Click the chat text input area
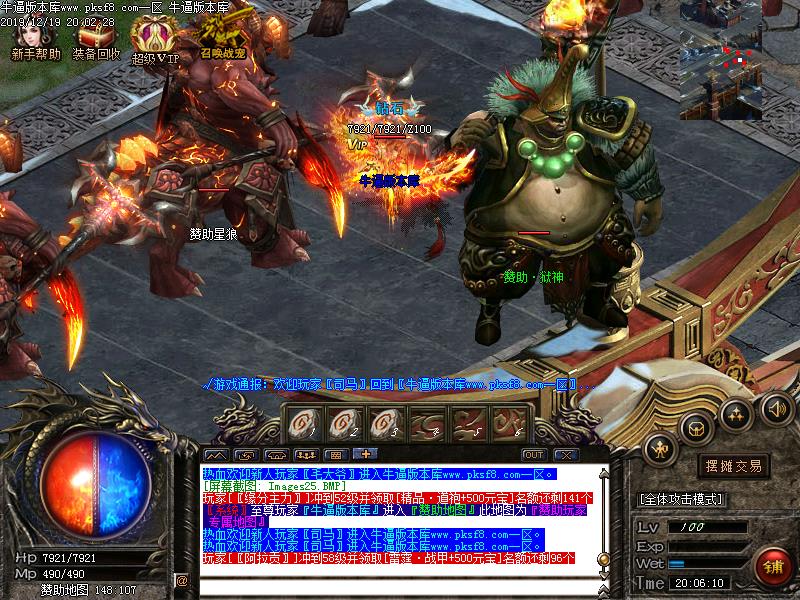Screen dimensions: 800x600 pos(400,580)
